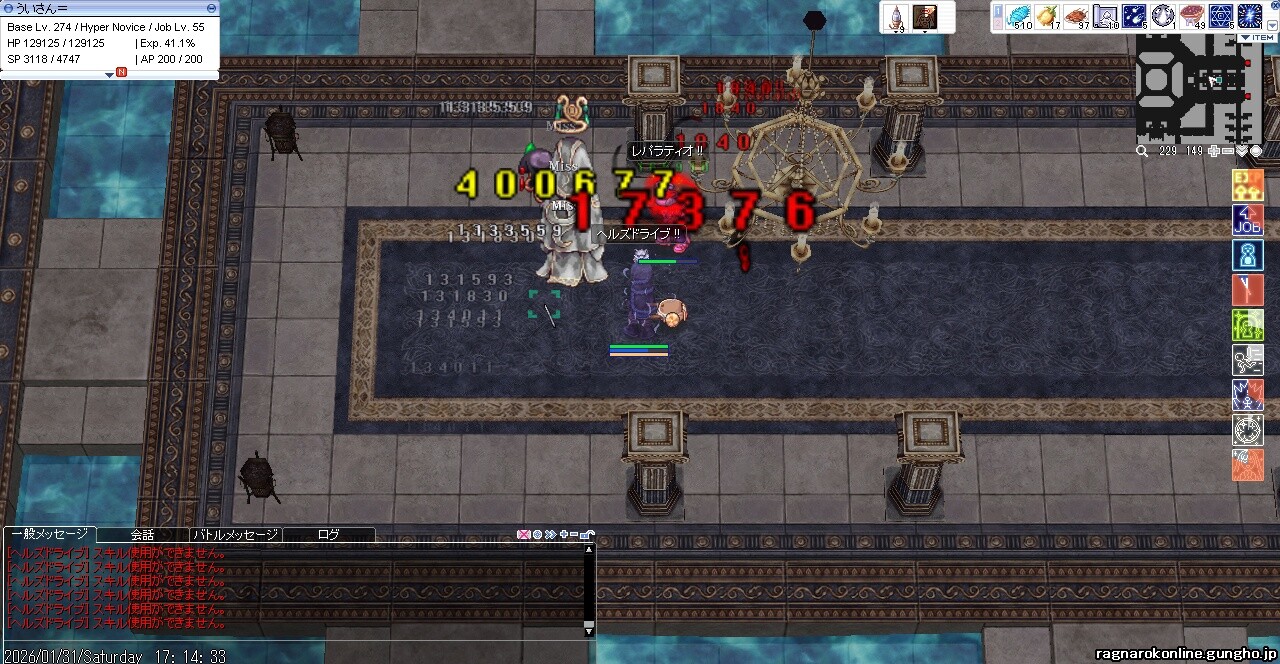Activate the blue hexagram skill icon
The image size is (1280, 664).
point(1221,17)
